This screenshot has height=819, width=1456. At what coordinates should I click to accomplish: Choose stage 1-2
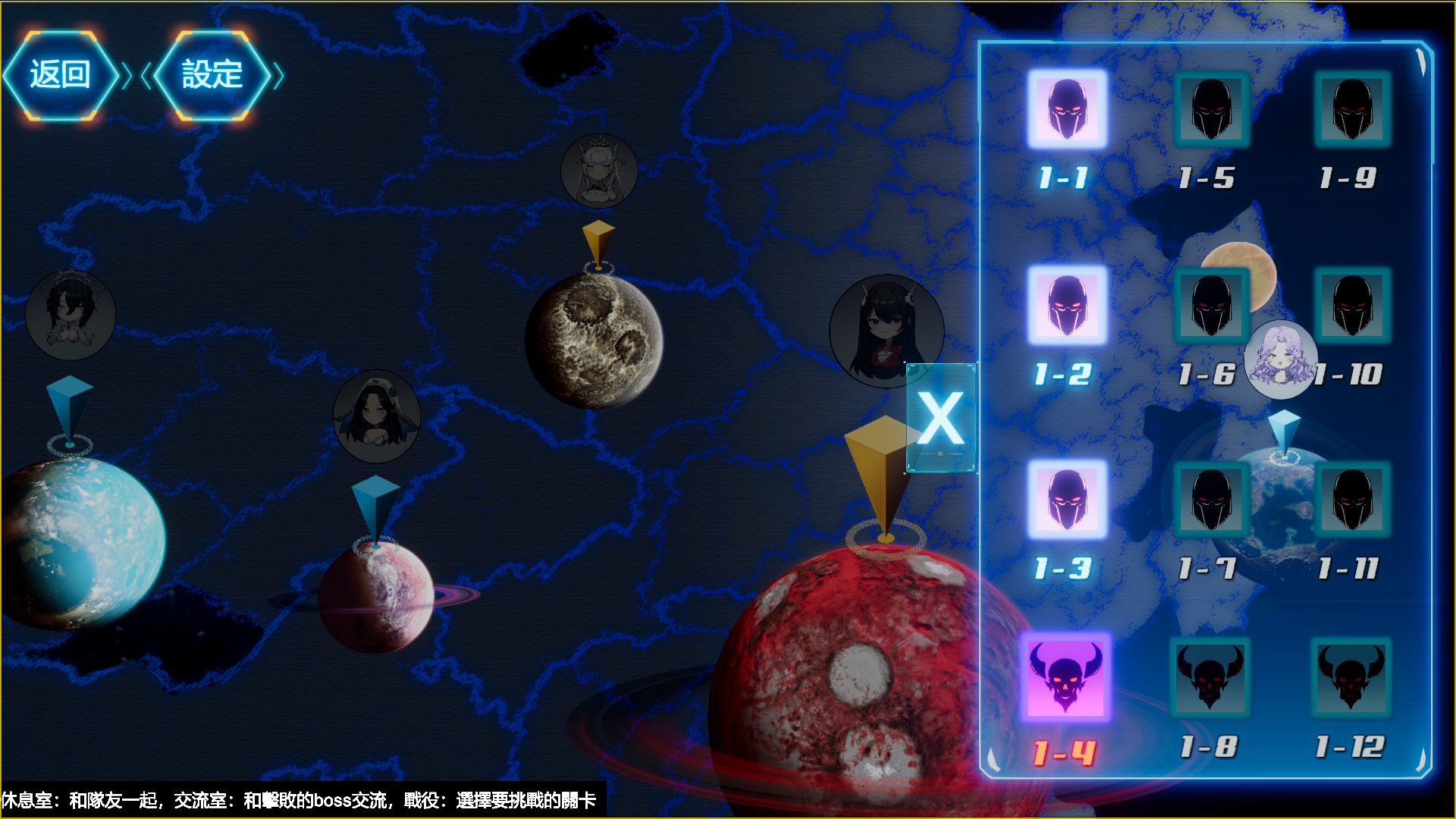coord(1067,306)
